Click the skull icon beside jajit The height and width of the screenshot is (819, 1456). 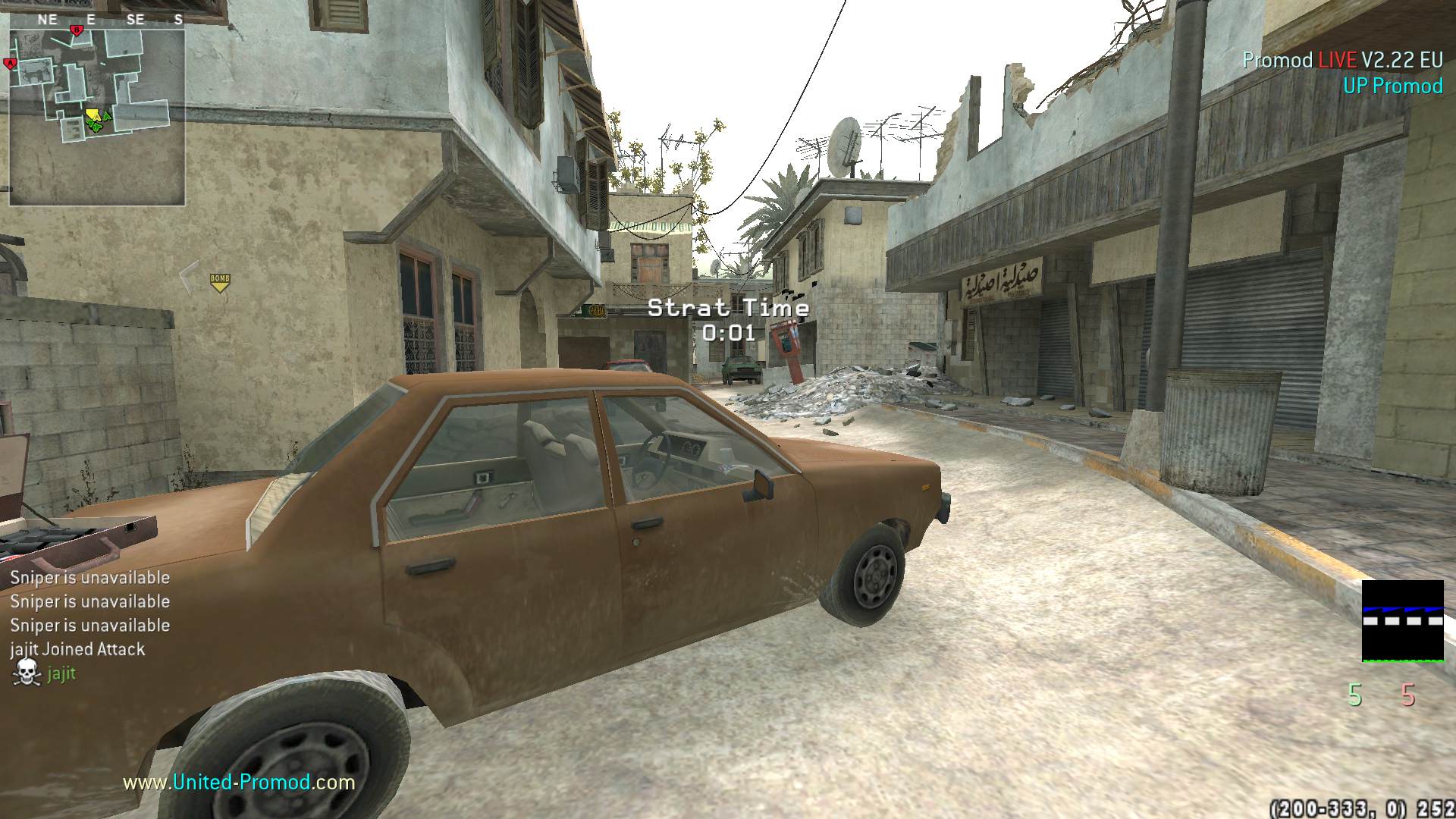pos(27,673)
